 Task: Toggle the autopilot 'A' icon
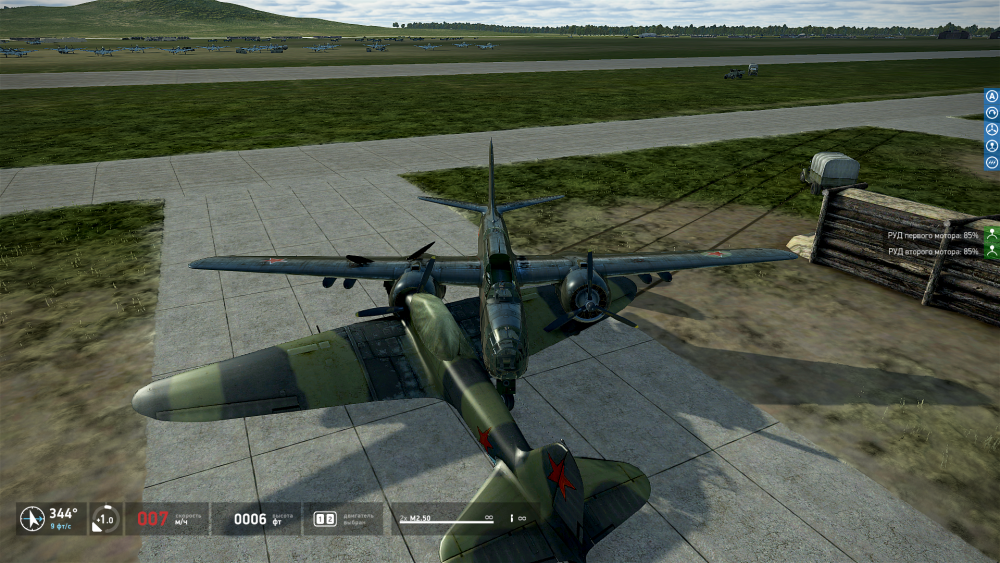pos(991,97)
